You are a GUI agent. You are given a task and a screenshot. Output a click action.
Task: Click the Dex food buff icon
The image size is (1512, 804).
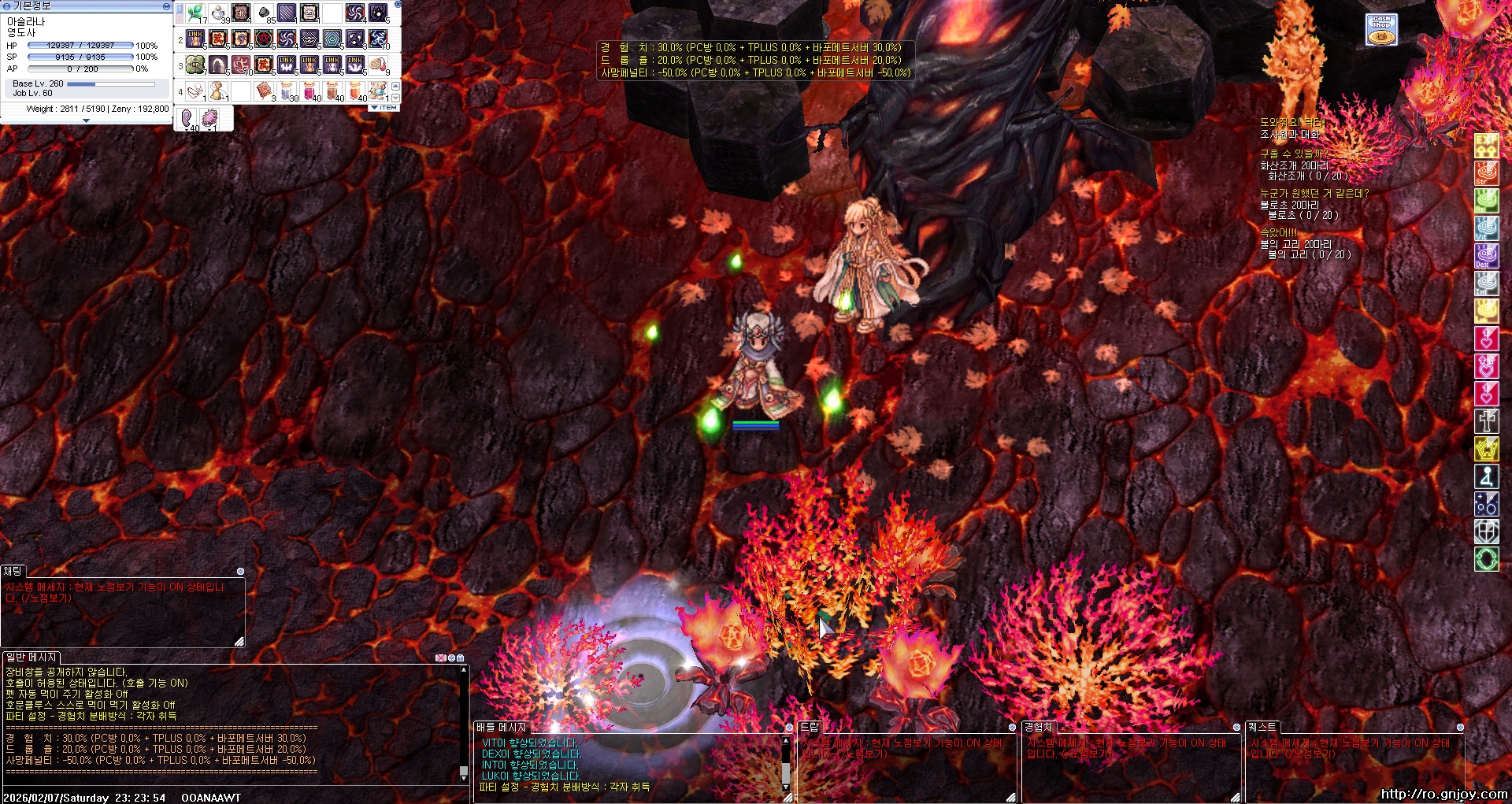coord(1486,256)
